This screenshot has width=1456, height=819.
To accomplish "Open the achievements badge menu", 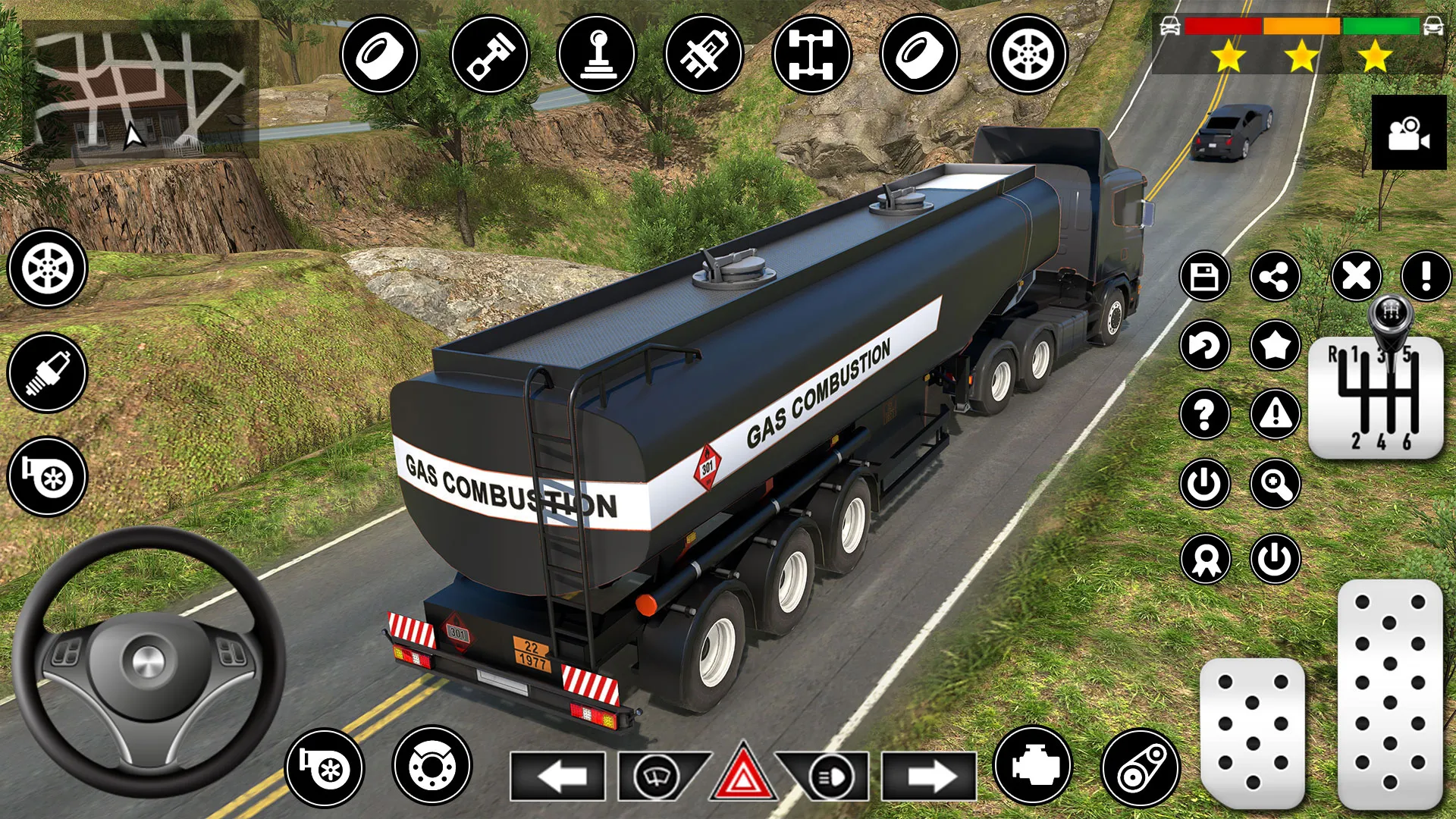I will (x=1204, y=559).
